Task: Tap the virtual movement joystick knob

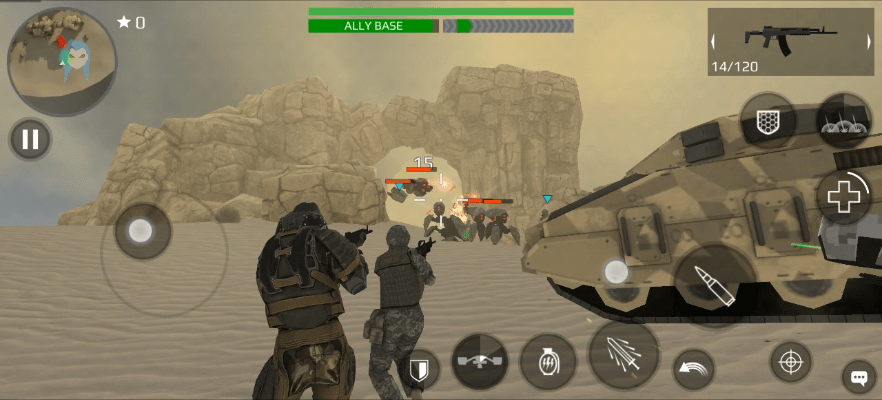Action: [x=140, y=232]
